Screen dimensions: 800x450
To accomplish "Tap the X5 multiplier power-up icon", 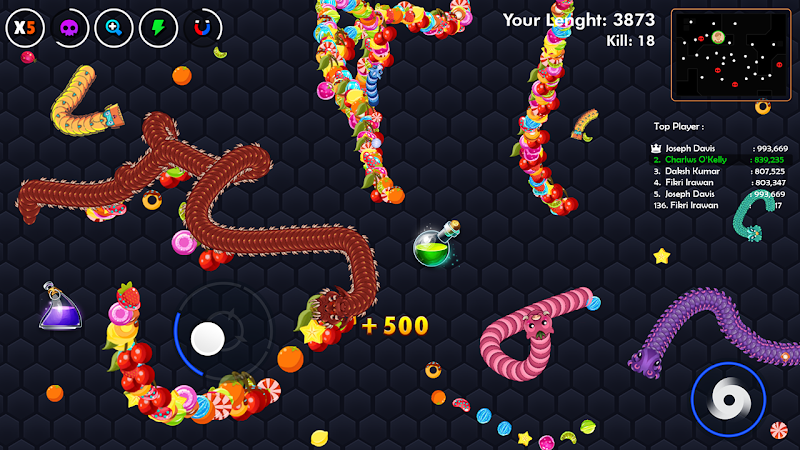I will tap(25, 27).
